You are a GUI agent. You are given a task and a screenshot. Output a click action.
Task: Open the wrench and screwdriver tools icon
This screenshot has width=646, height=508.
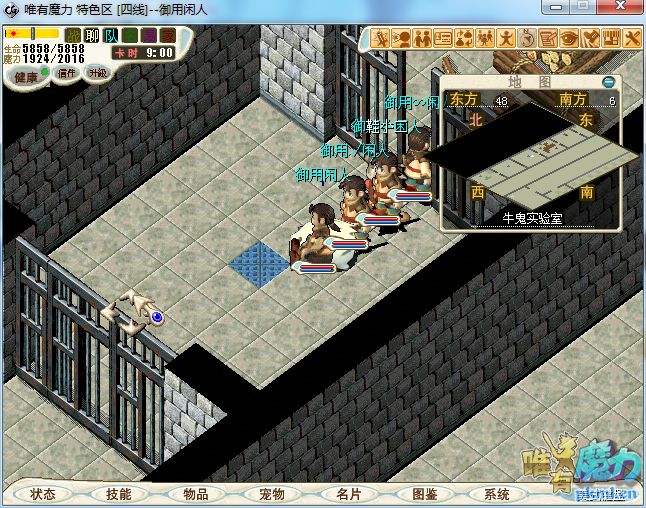click(x=632, y=38)
